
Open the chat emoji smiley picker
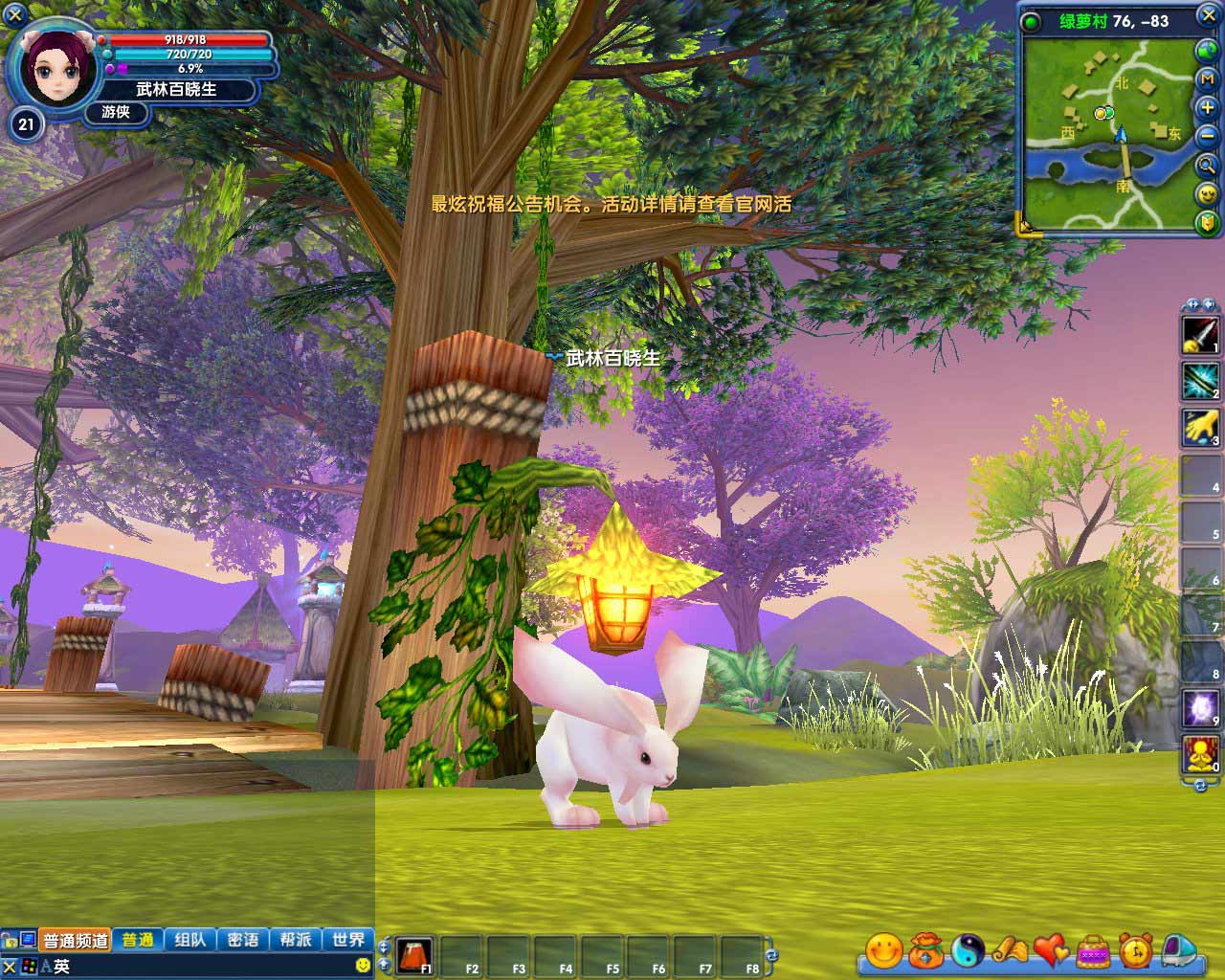point(363,967)
